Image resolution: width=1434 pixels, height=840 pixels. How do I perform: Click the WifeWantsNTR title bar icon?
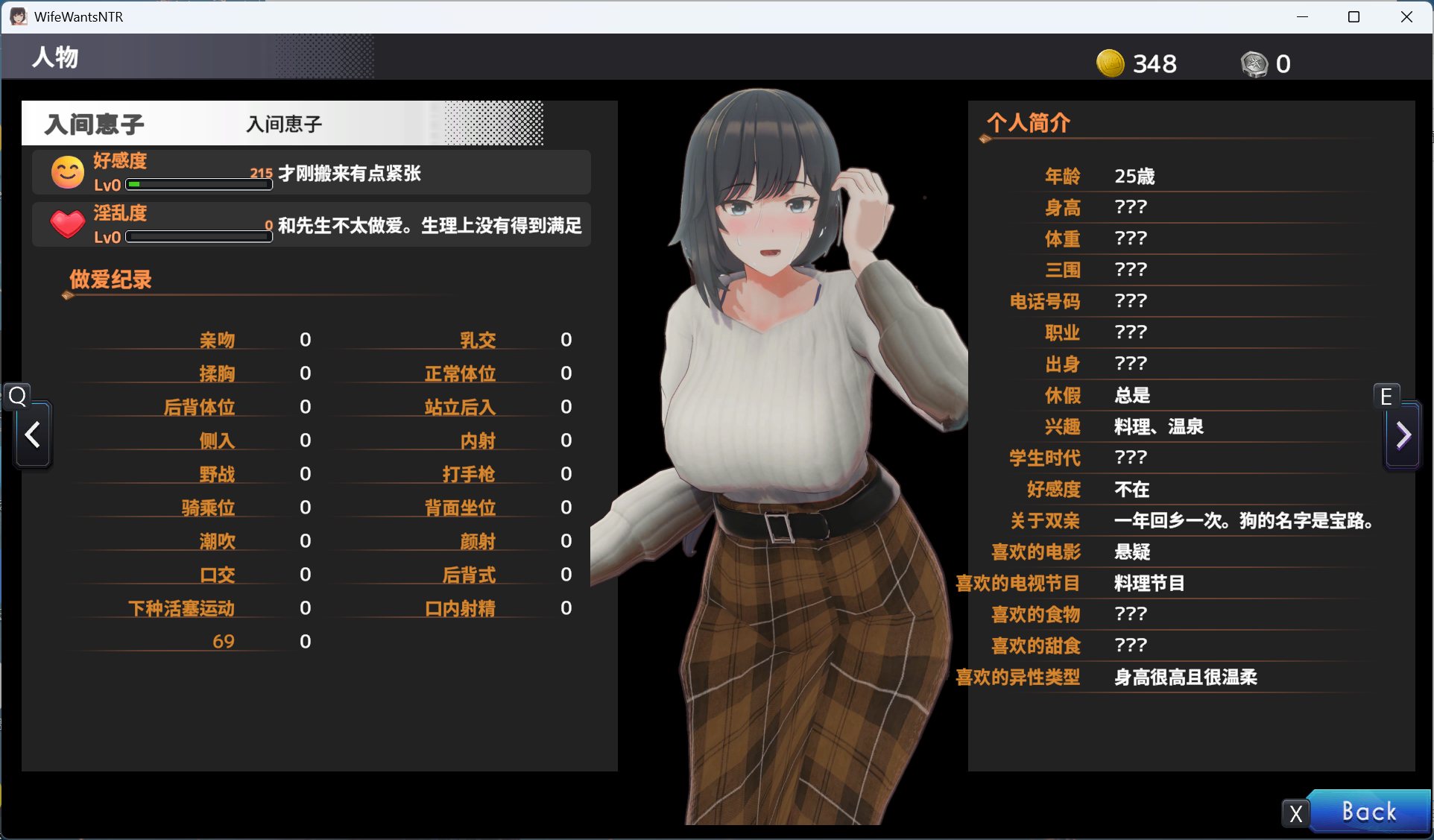pos(18,16)
